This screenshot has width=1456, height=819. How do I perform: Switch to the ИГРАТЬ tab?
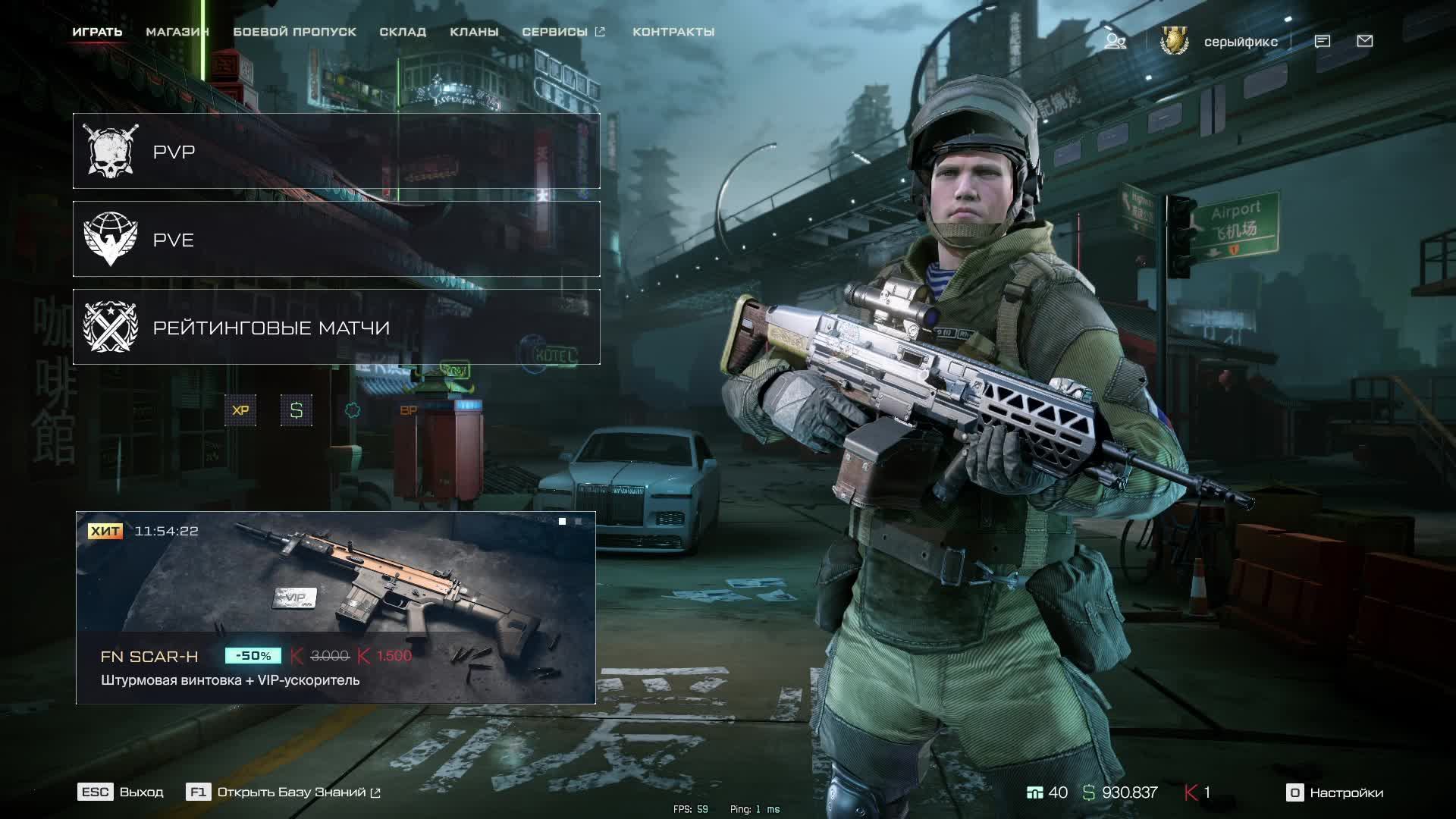(x=97, y=32)
